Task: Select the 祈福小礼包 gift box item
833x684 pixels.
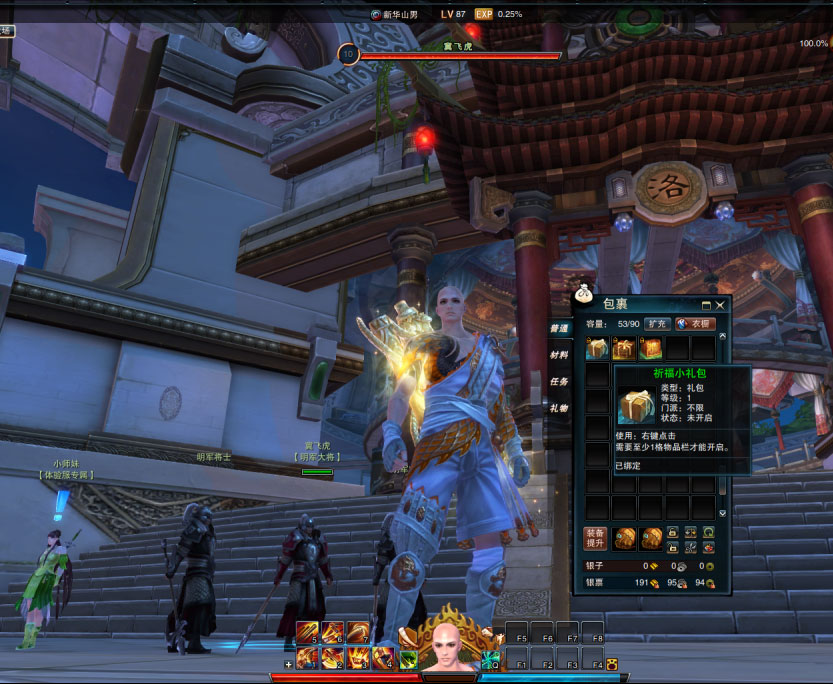Action: click(598, 348)
